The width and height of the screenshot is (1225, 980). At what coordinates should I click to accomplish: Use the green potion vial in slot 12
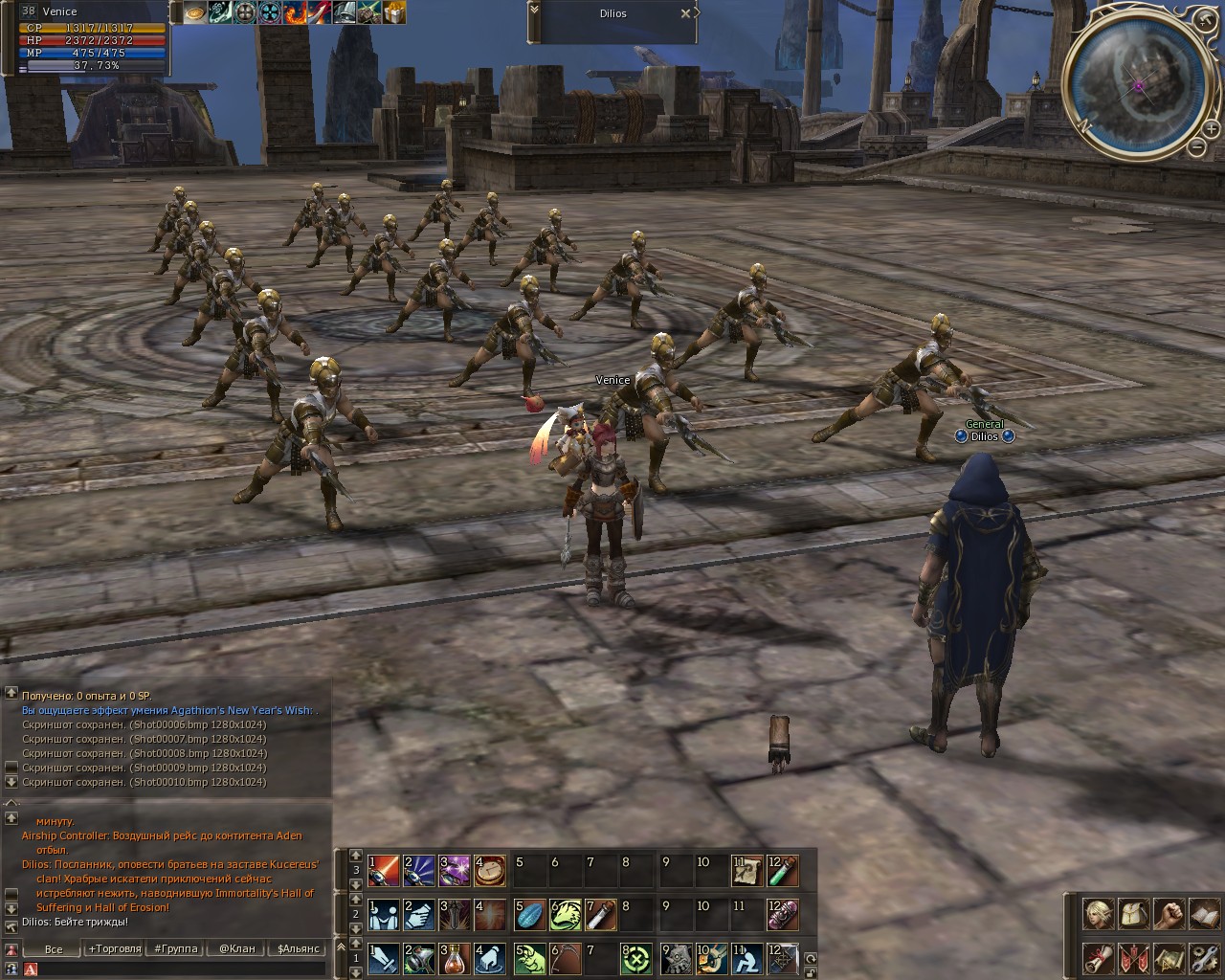click(x=782, y=871)
